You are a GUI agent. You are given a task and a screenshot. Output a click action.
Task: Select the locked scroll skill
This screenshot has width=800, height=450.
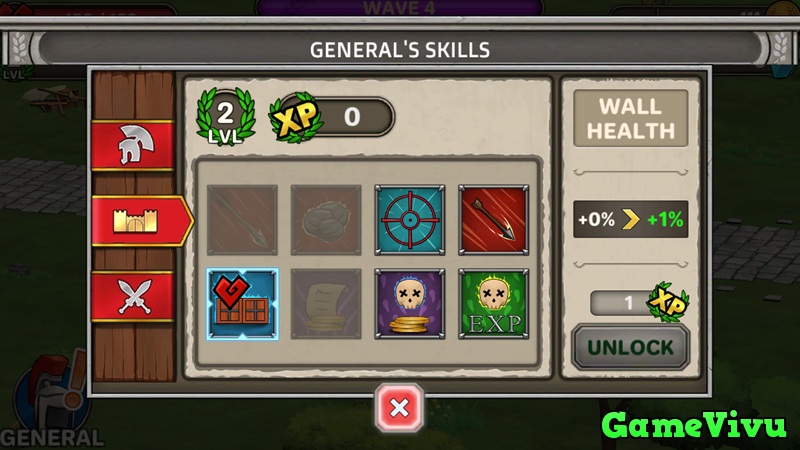click(325, 302)
